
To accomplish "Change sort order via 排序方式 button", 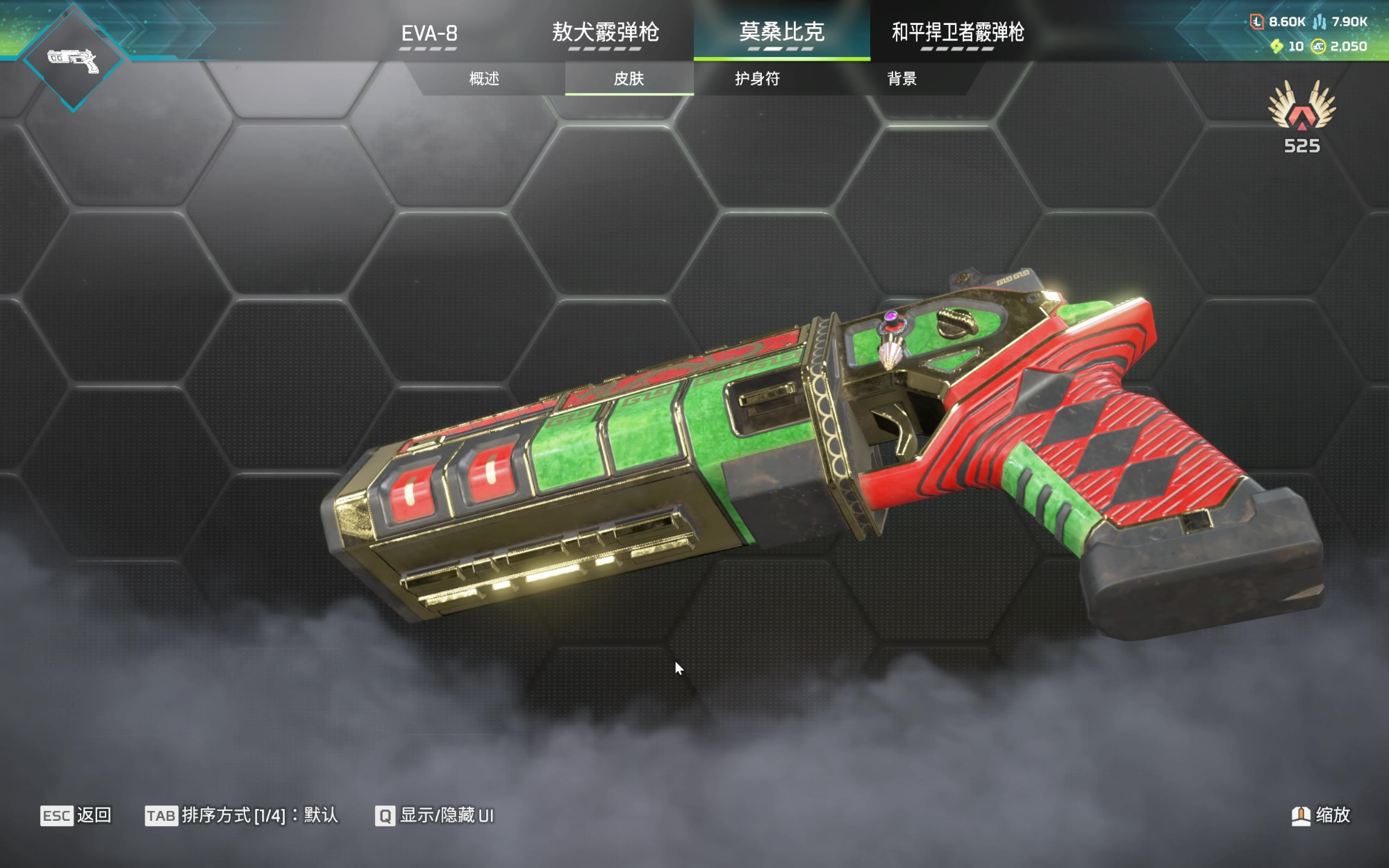I will [241, 815].
